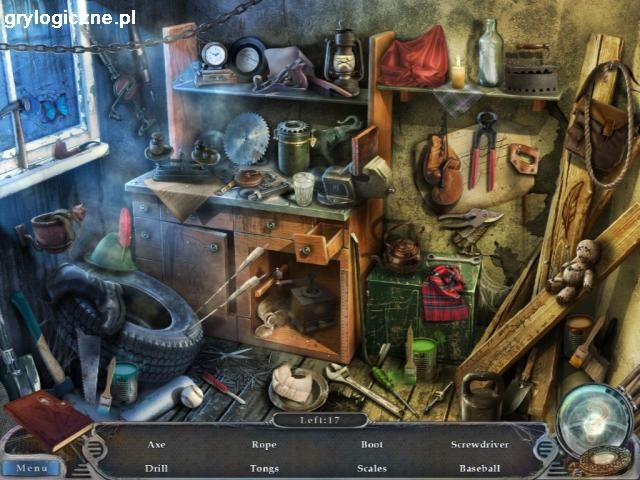The width and height of the screenshot is (640, 480).
Task: Open the Menu button
Action: (x=31, y=467)
